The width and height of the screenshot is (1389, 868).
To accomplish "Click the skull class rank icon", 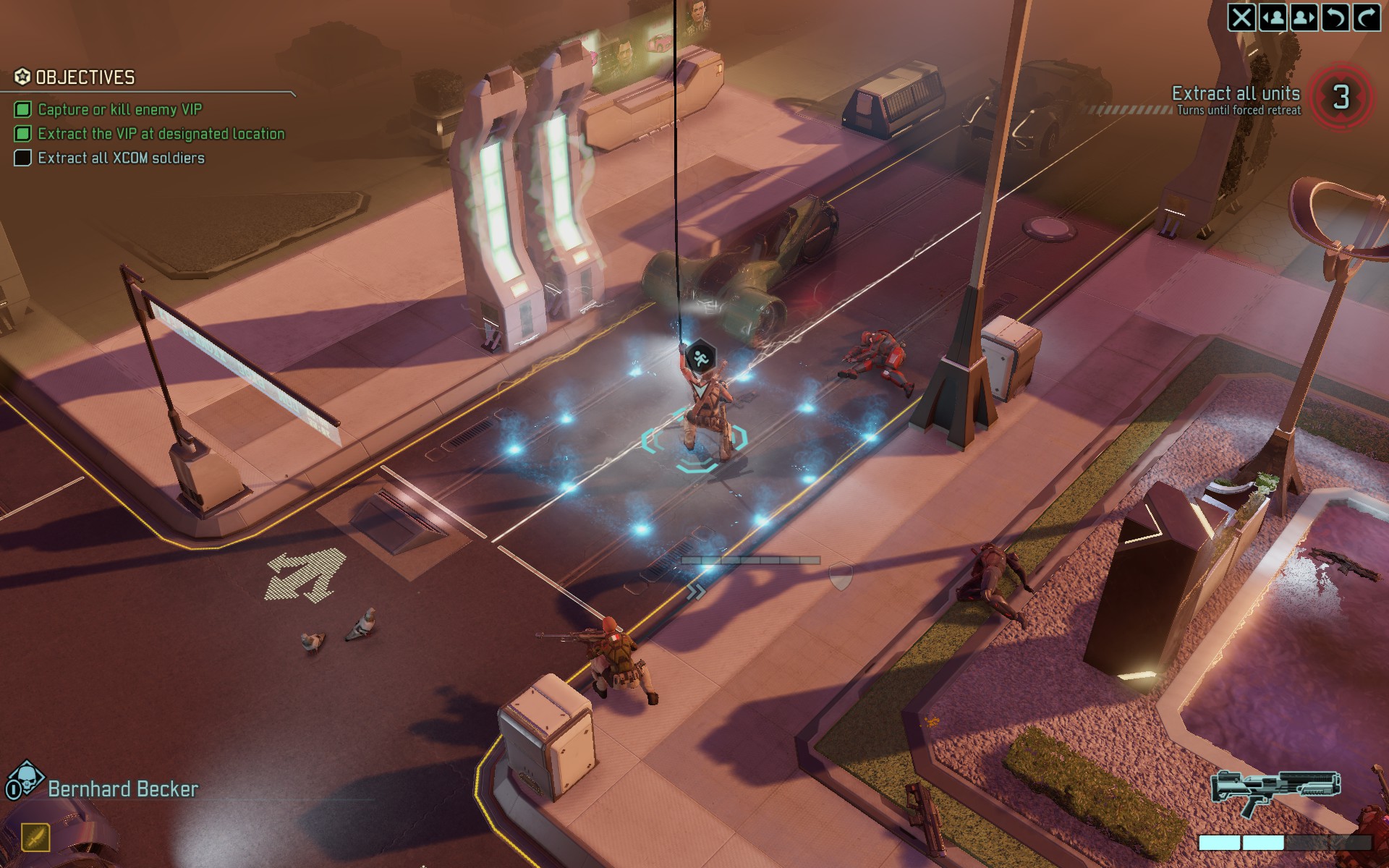I will [24, 779].
